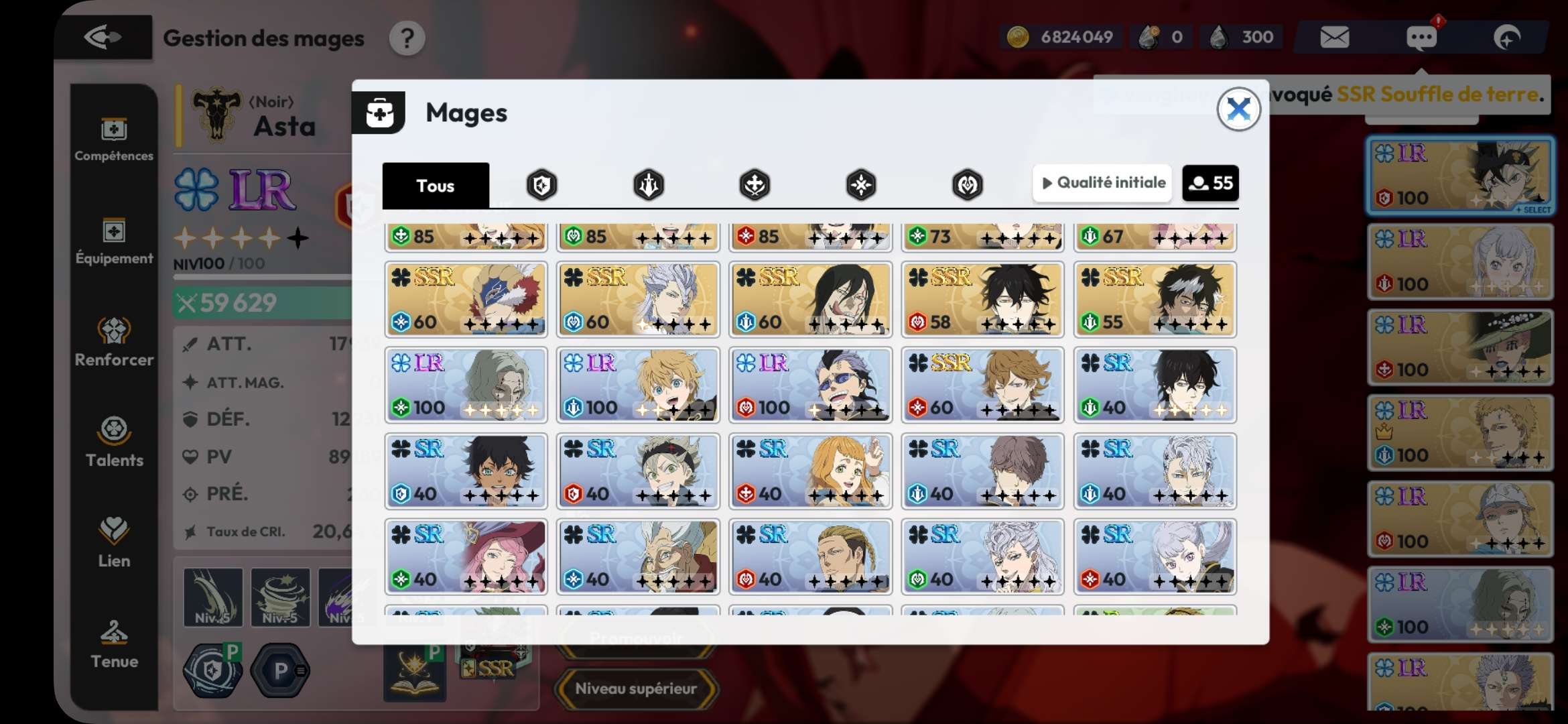Open Compétences in the side menu

point(114,139)
